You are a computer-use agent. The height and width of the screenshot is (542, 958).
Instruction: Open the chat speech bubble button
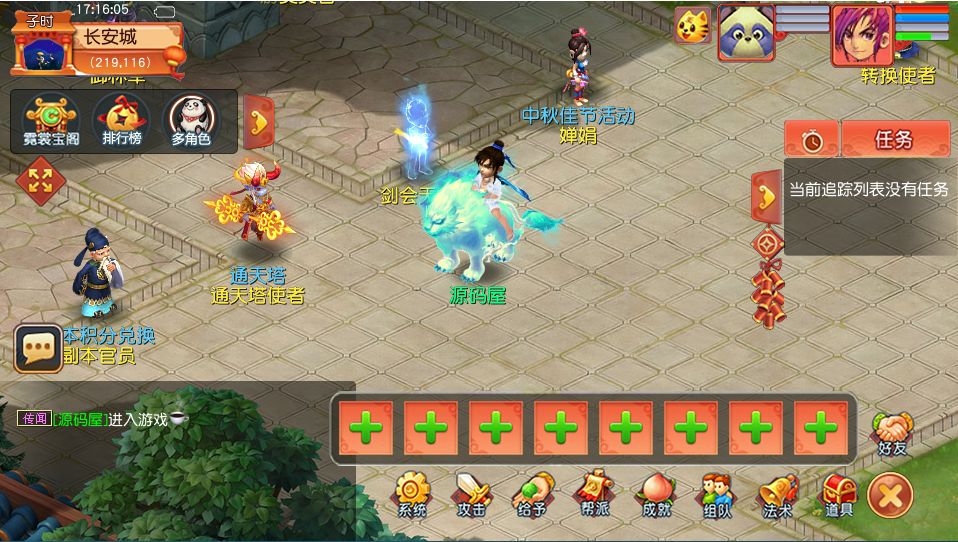pyautogui.click(x=38, y=348)
